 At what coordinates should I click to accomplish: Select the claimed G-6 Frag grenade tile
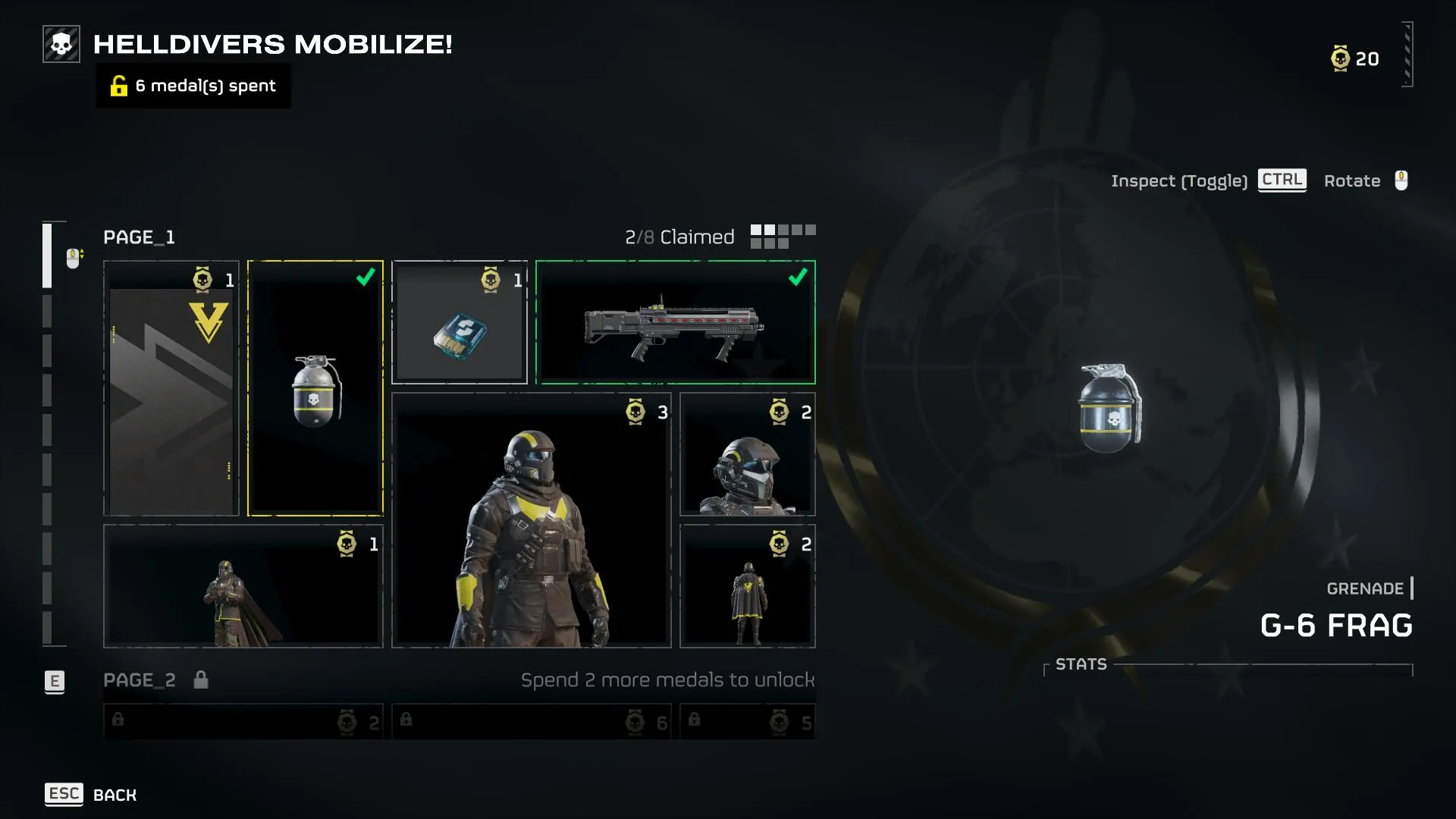coord(315,388)
